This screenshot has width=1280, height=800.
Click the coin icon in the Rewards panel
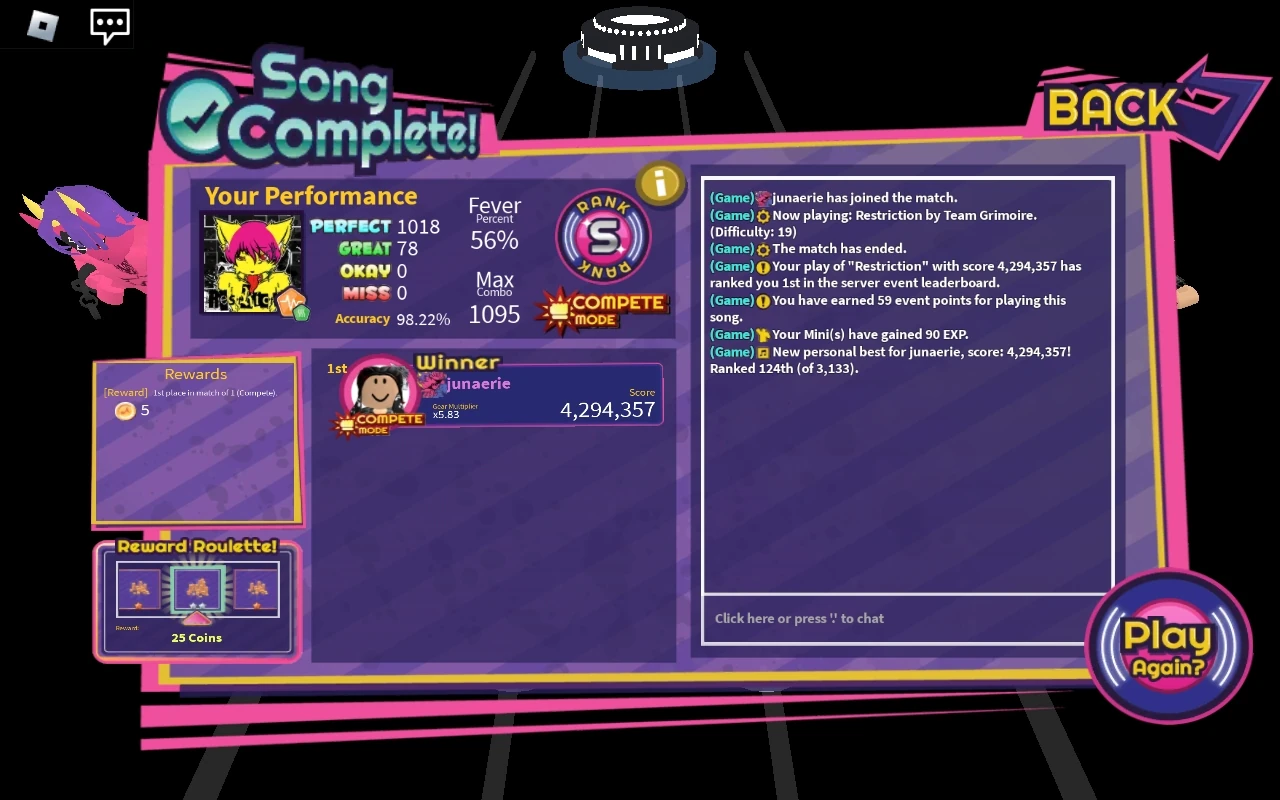coord(125,410)
